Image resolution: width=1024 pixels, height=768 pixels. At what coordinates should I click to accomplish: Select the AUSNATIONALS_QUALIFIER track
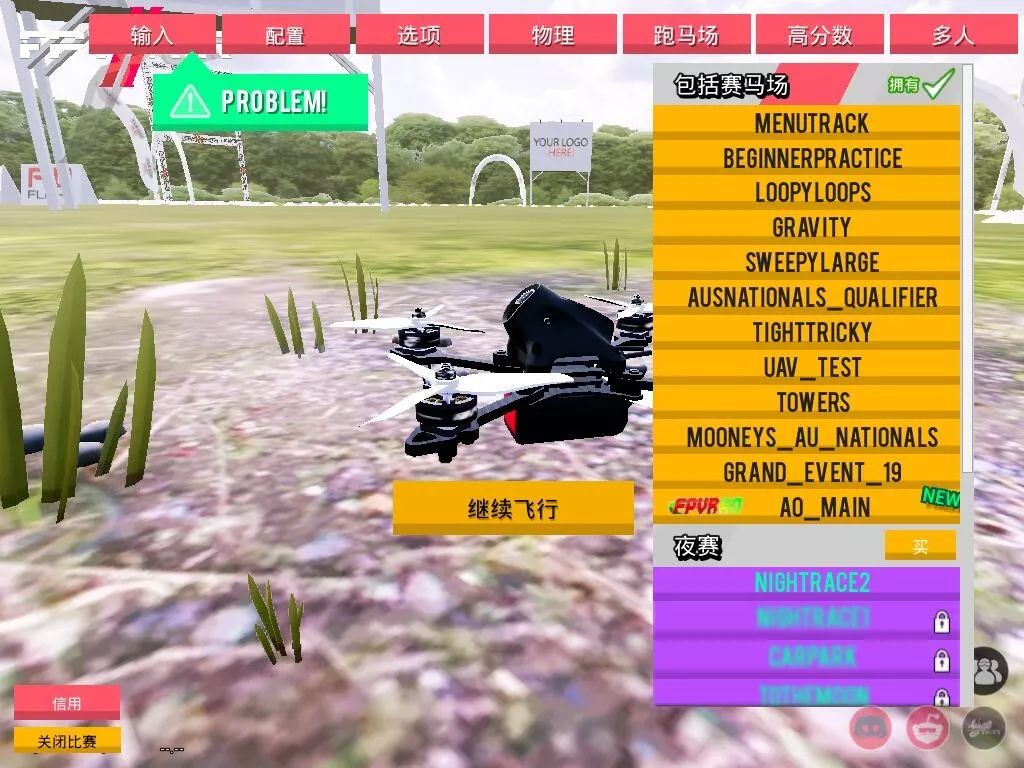pyautogui.click(x=811, y=298)
